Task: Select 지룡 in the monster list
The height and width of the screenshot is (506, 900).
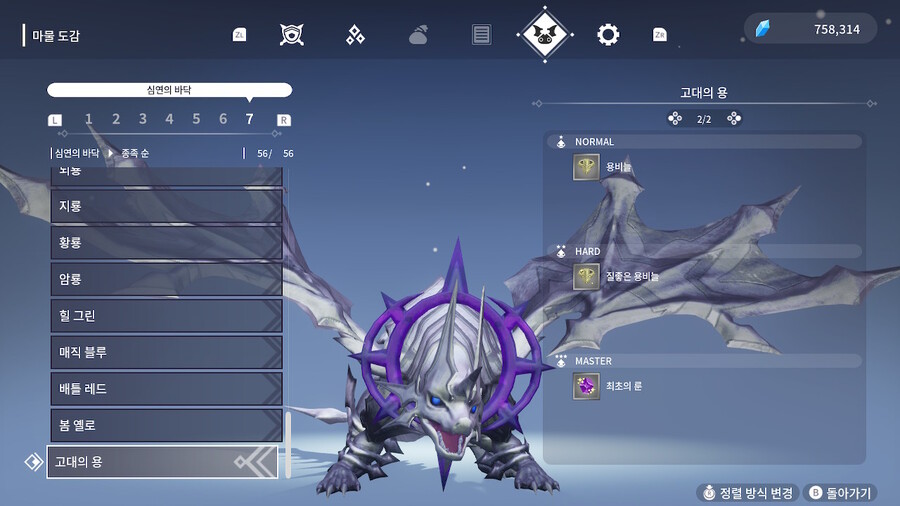Action: coord(166,206)
